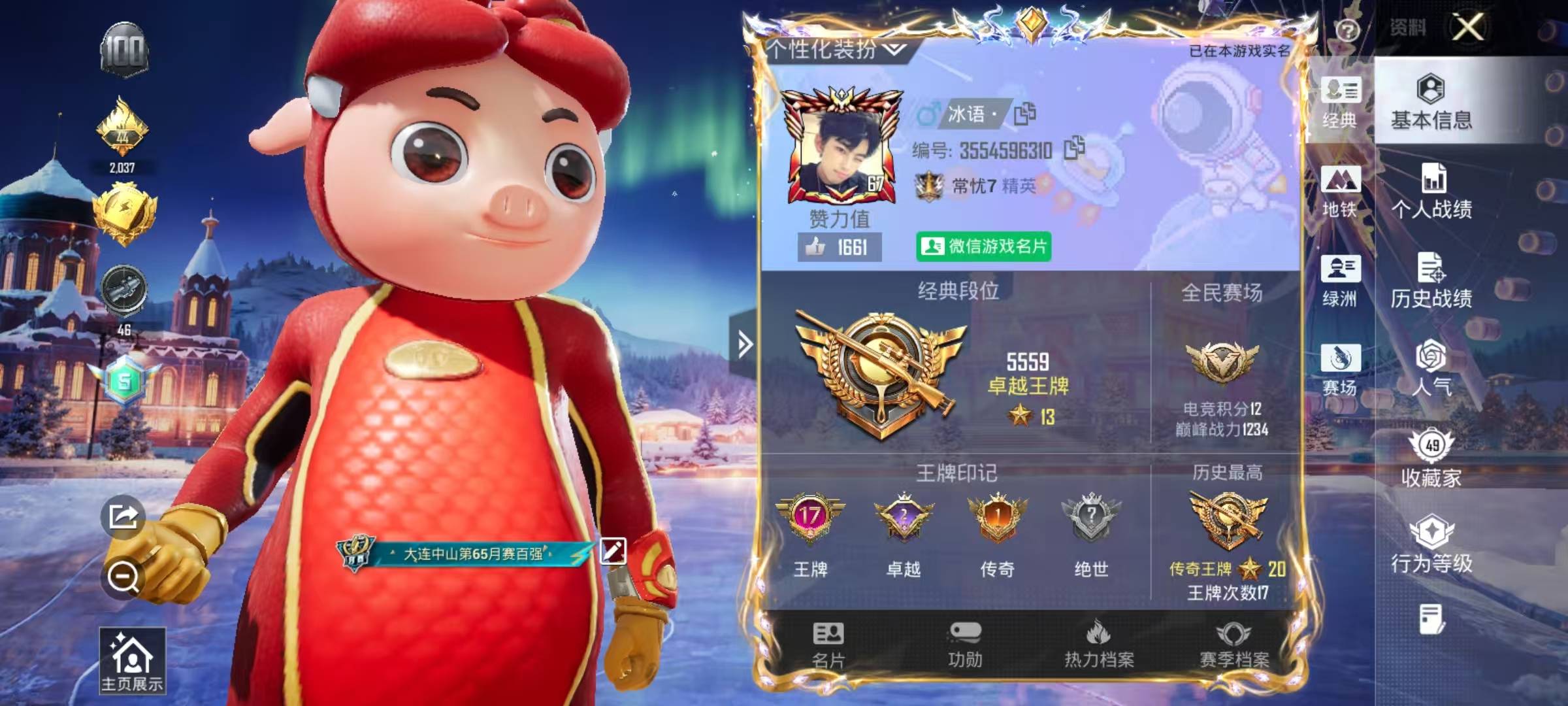
Task: Open the 行为等级 behavior level tab
Action: pos(1431,545)
